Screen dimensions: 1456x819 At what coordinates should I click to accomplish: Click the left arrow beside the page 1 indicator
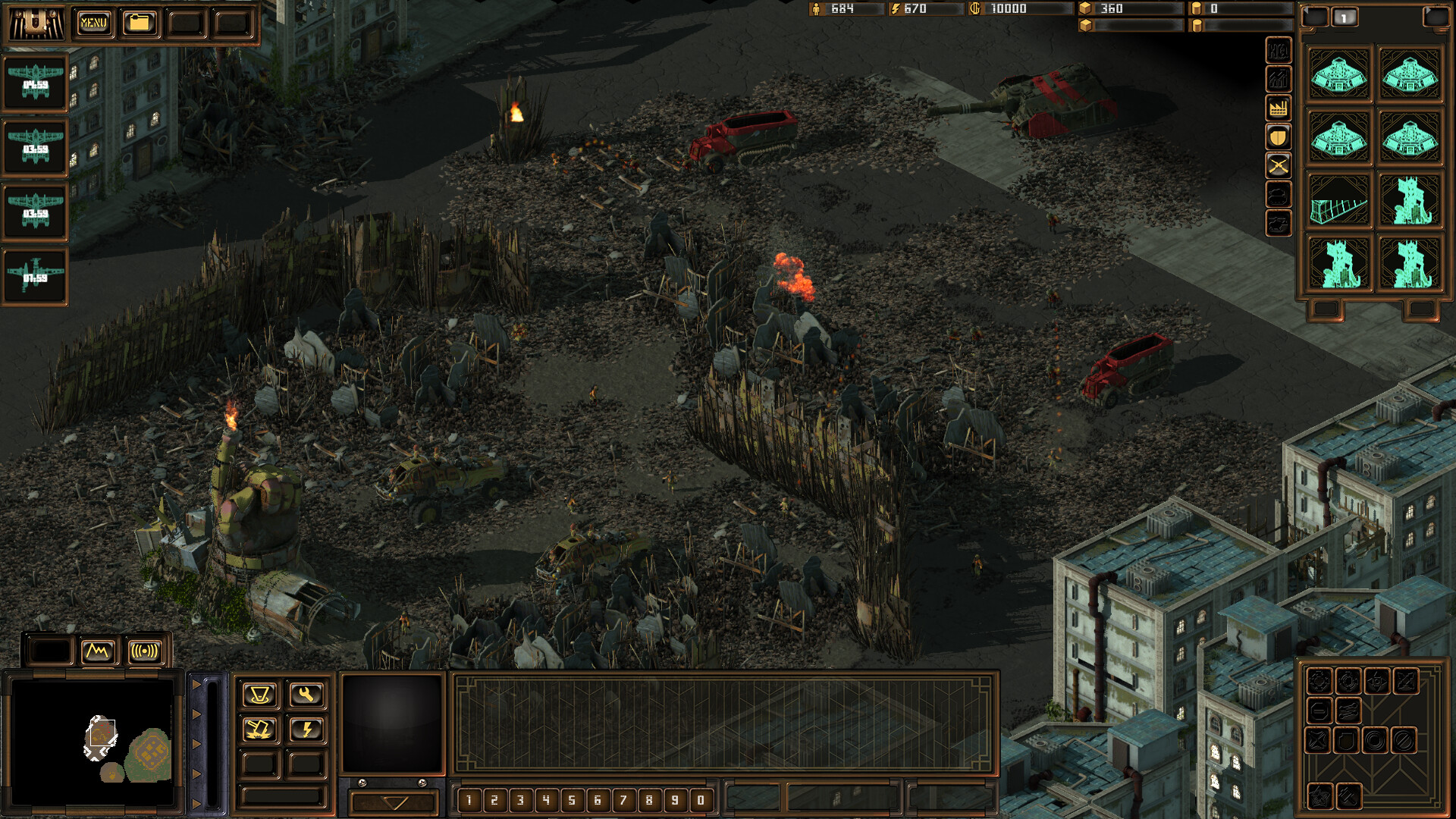click(x=1314, y=17)
